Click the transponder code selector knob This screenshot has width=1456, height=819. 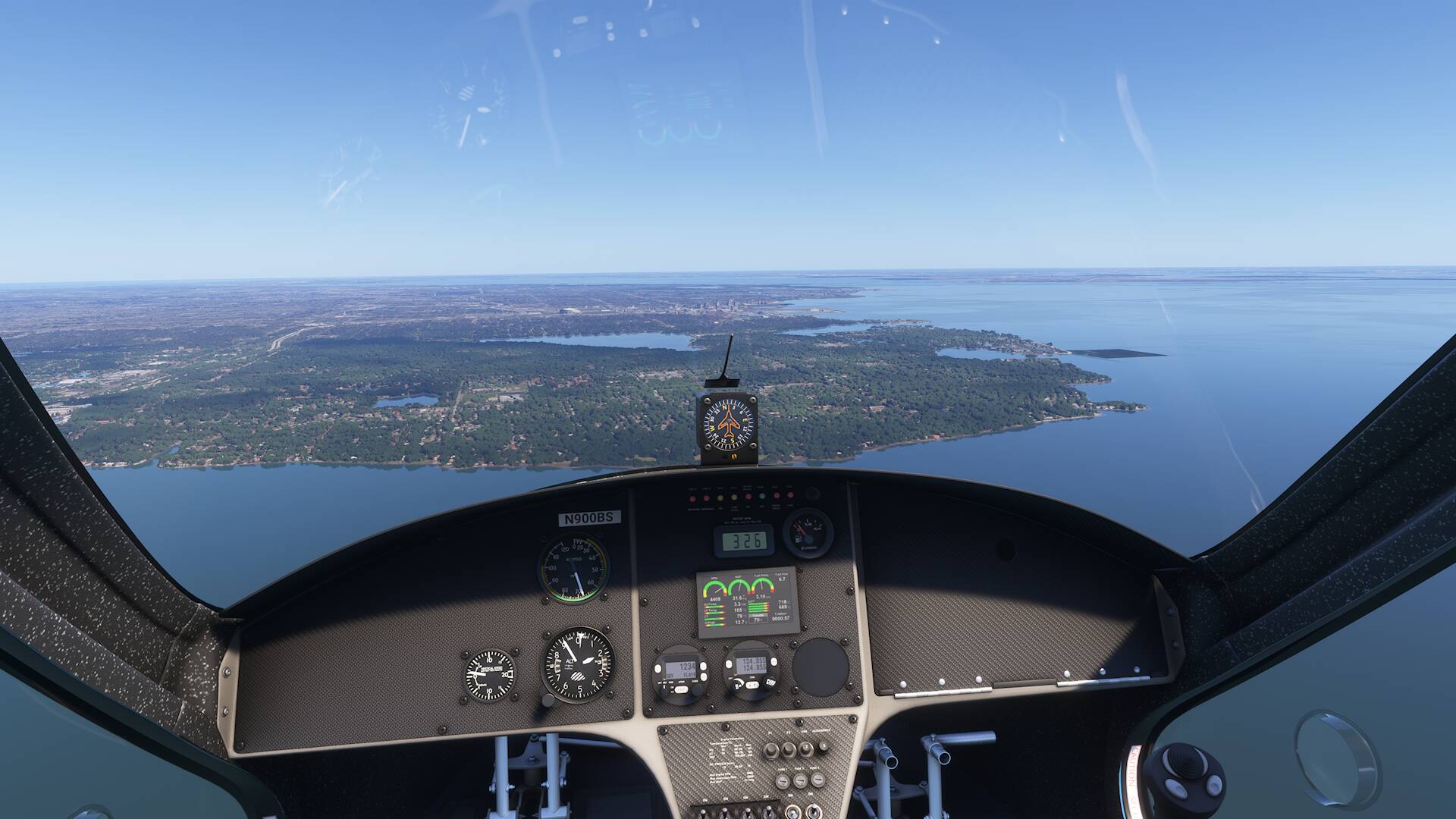(x=698, y=689)
